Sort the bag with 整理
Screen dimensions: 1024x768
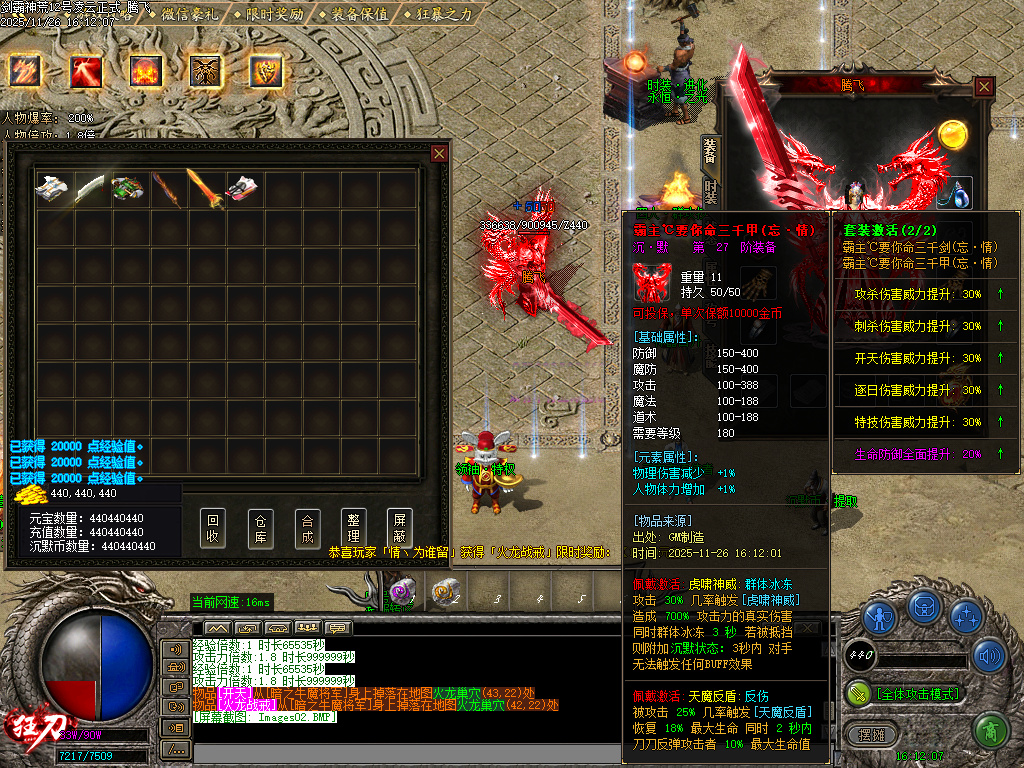pos(353,529)
